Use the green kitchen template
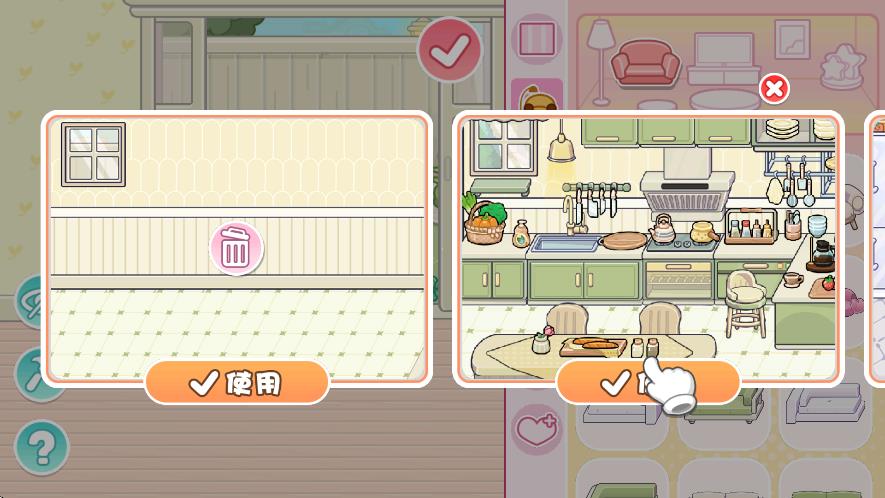885x498 pixels. tap(648, 382)
